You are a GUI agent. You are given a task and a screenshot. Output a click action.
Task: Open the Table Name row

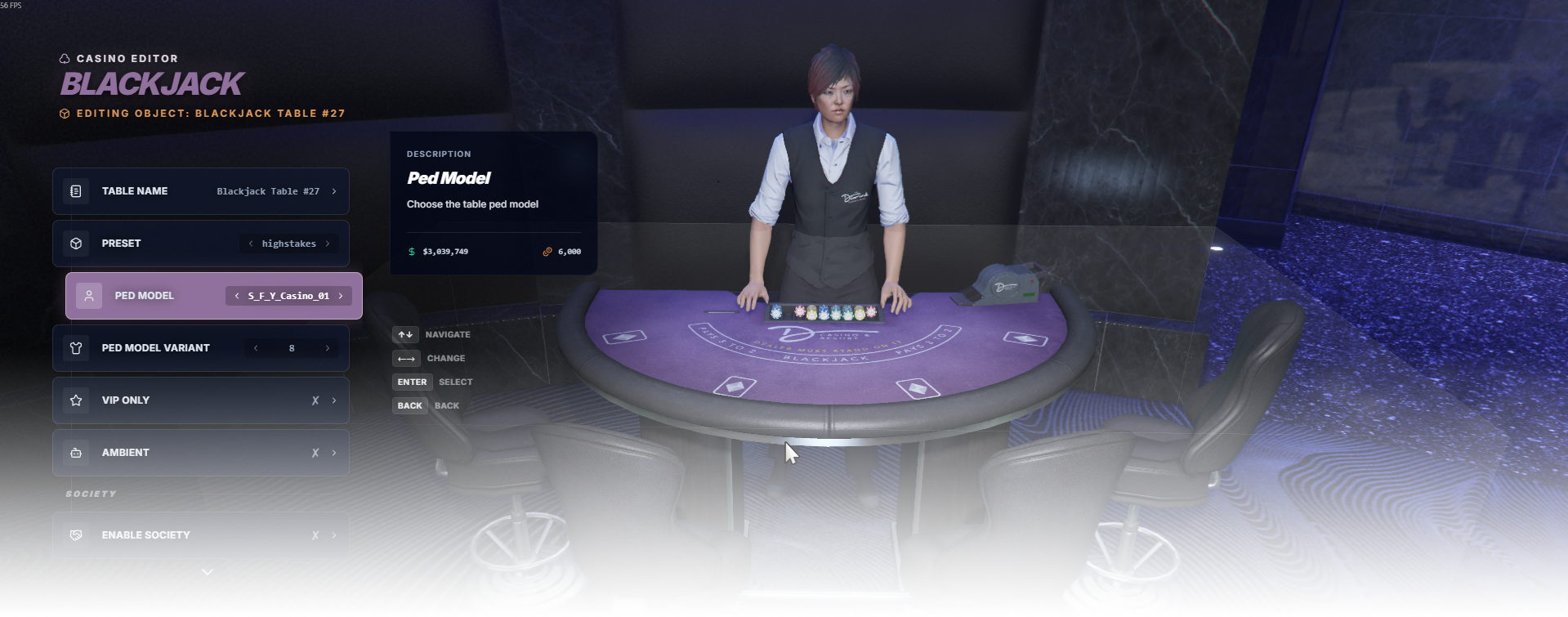(200, 191)
